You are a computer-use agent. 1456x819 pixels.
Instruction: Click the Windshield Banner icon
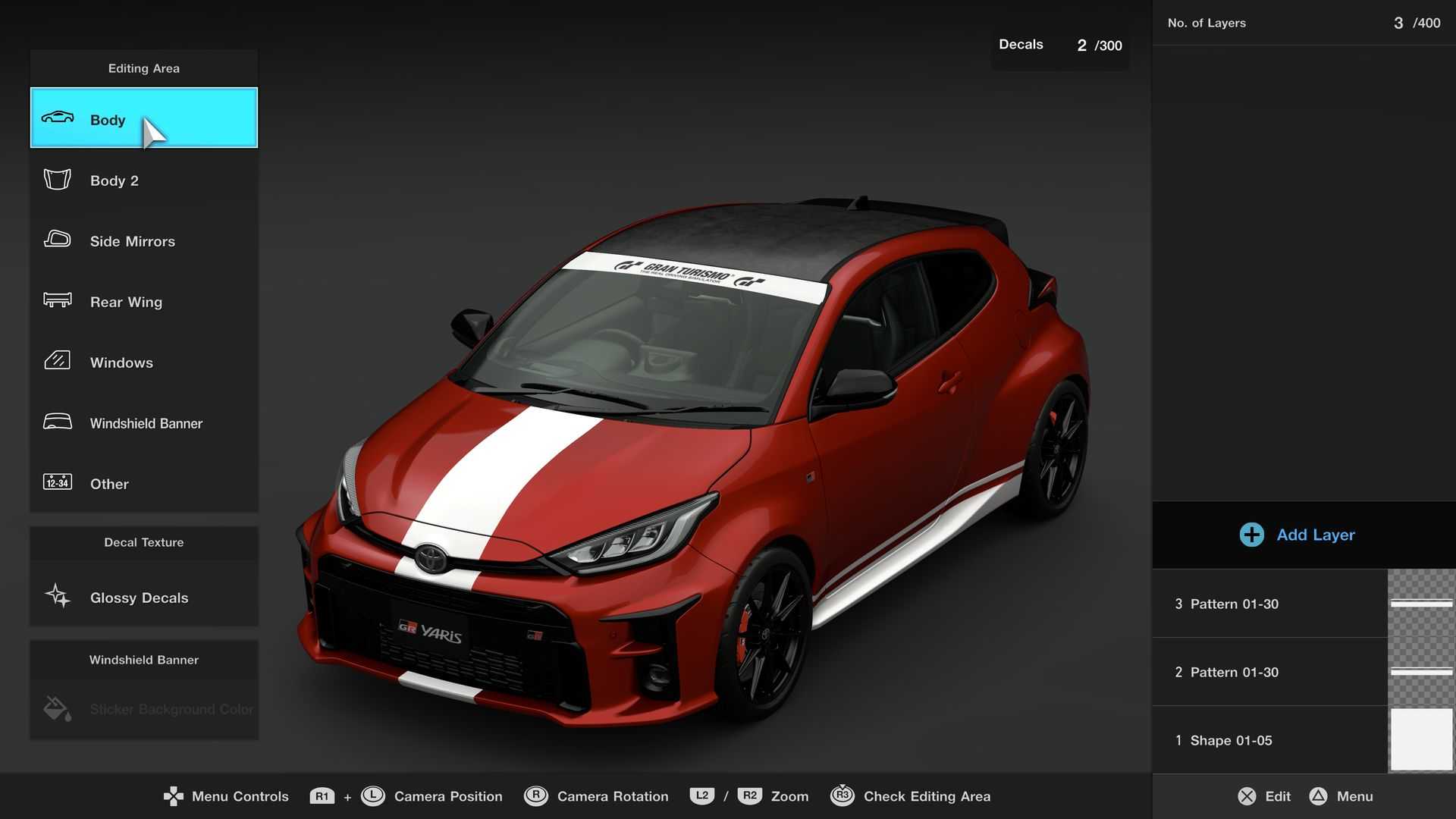coord(57,422)
